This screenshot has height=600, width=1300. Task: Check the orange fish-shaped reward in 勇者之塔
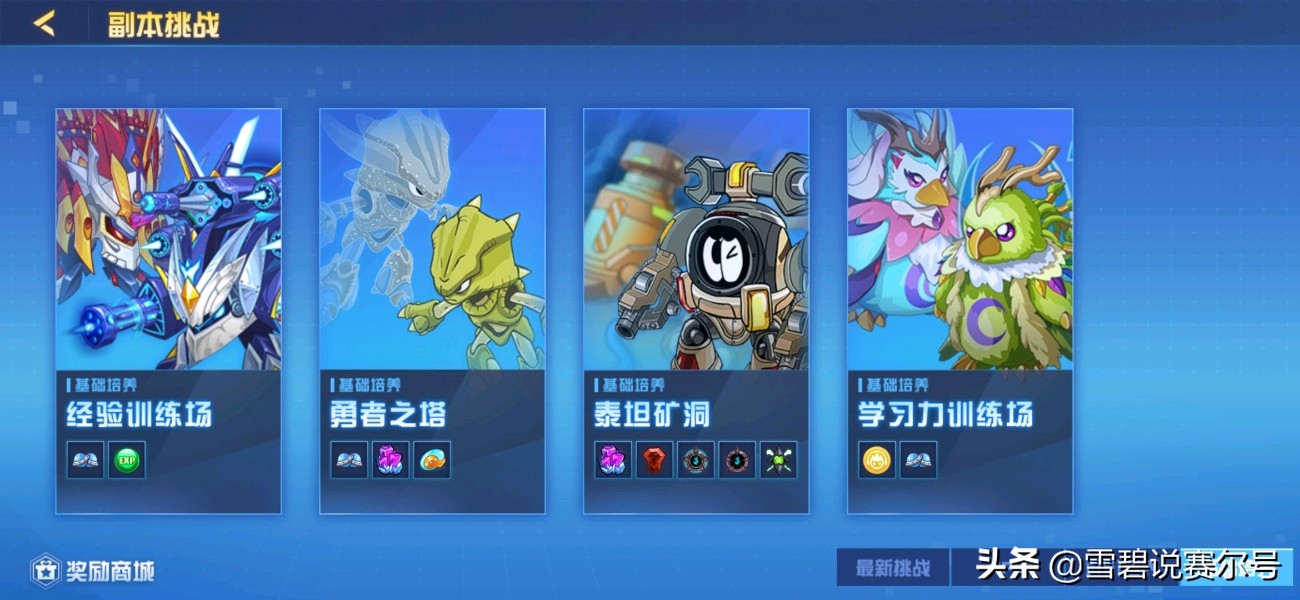click(432, 460)
